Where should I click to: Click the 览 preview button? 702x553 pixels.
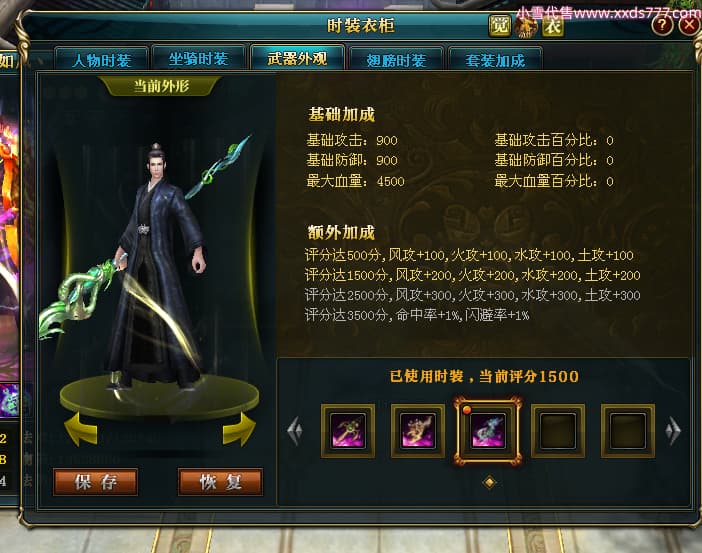click(x=499, y=26)
